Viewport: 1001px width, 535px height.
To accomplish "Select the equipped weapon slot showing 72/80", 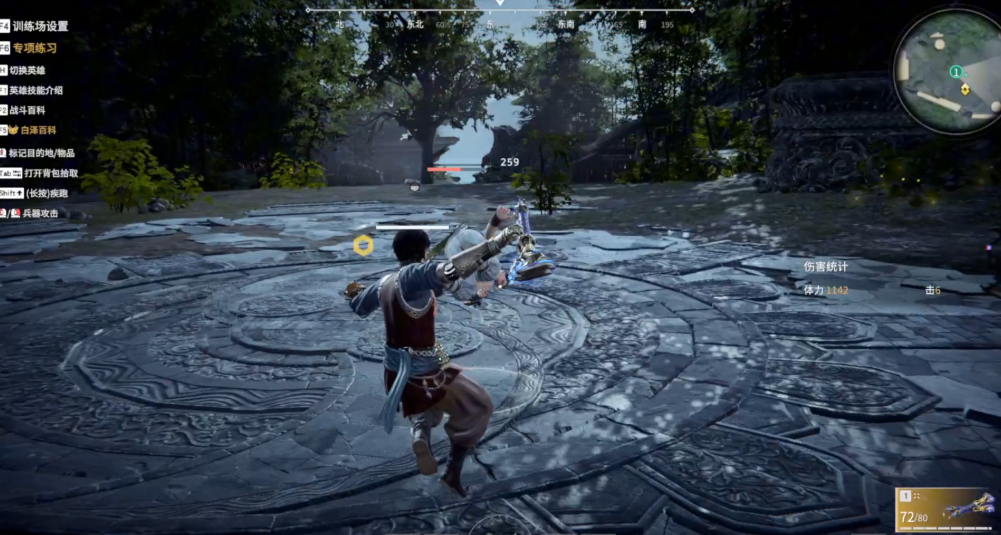I will tap(945, 509).
